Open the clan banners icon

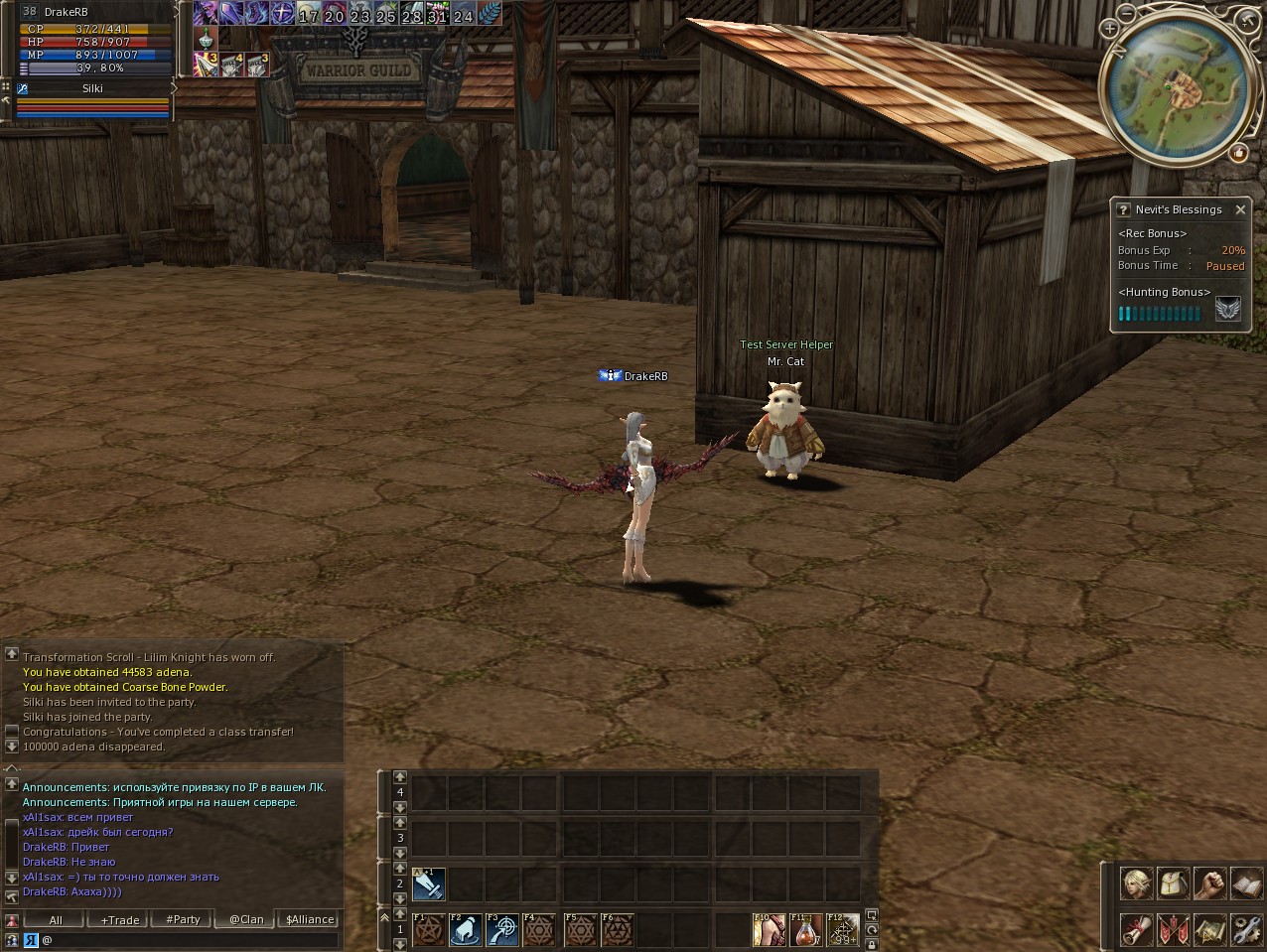(1173, 930)
